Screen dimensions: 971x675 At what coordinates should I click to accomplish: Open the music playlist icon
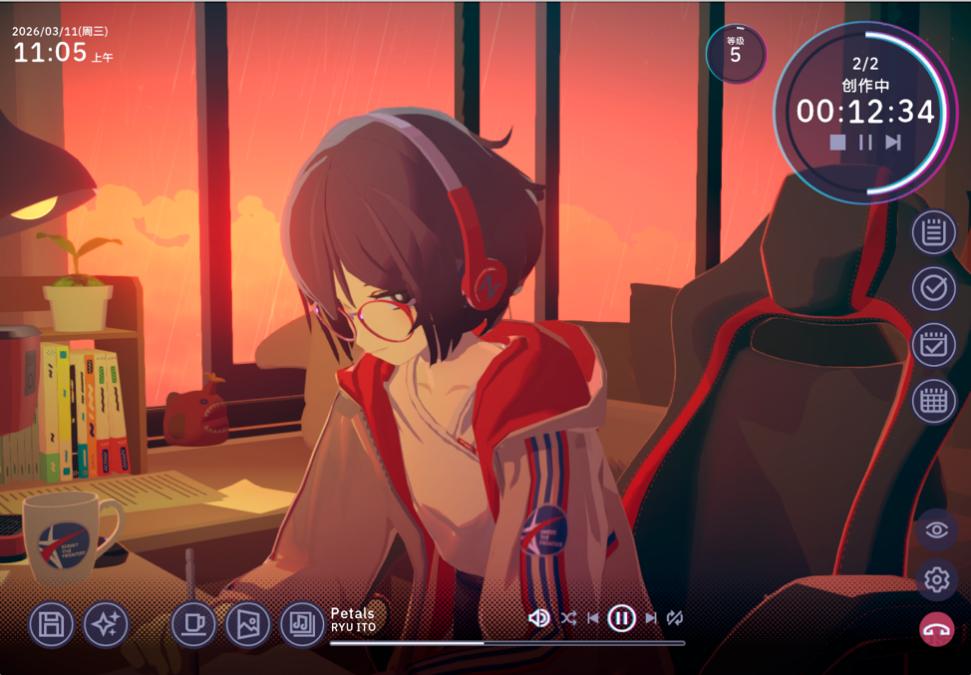tap(301, 625)
